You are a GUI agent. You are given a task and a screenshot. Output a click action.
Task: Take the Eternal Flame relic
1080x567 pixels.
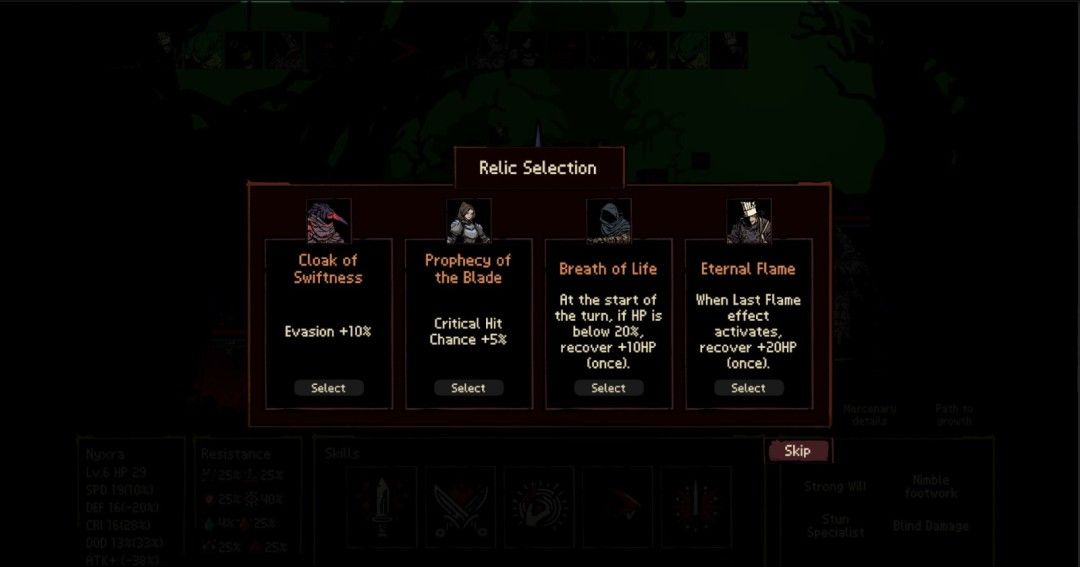coord(748,388)
